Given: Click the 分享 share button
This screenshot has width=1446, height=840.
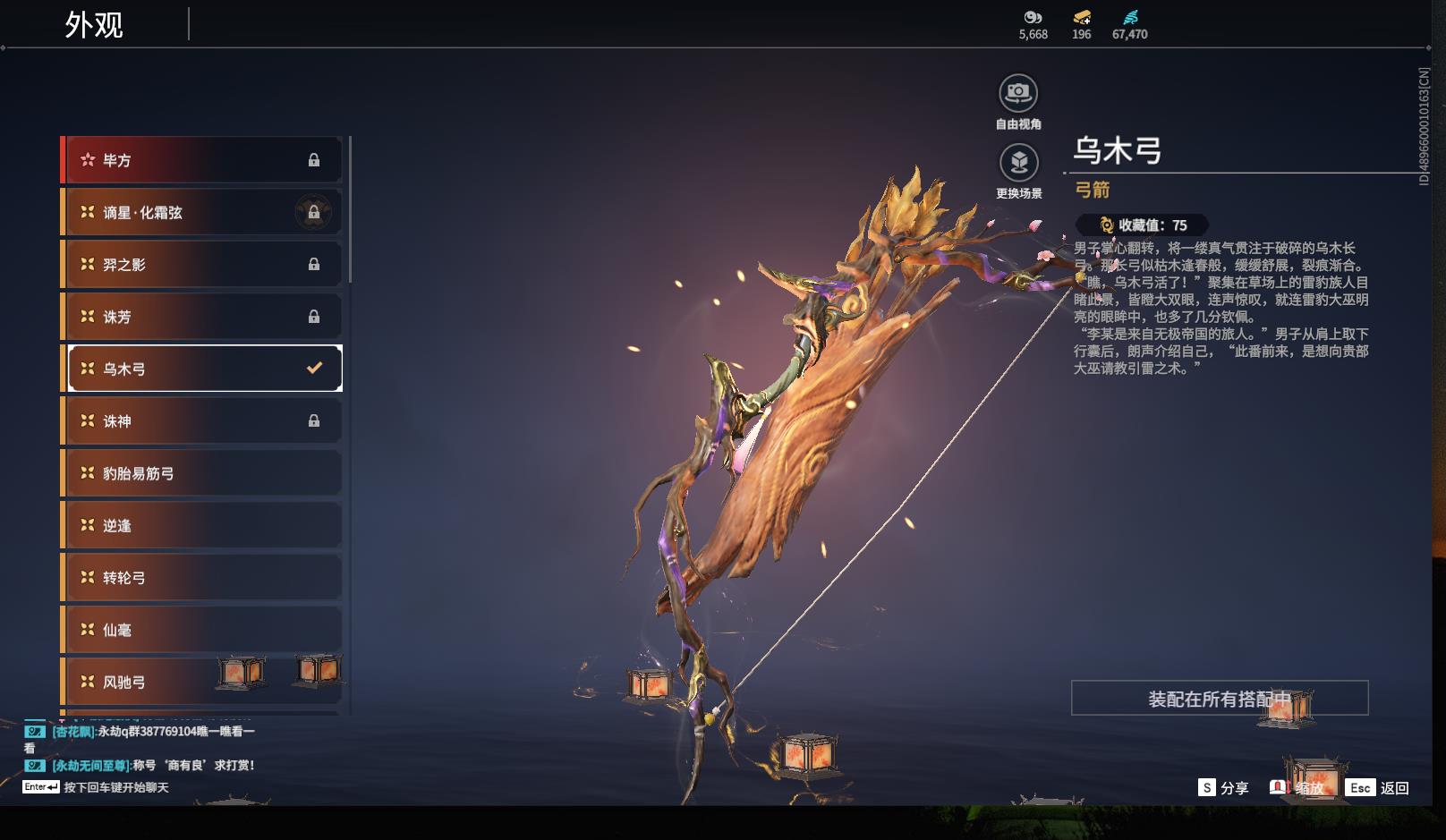Looking at the screenshot, I should coord(1223,788).
